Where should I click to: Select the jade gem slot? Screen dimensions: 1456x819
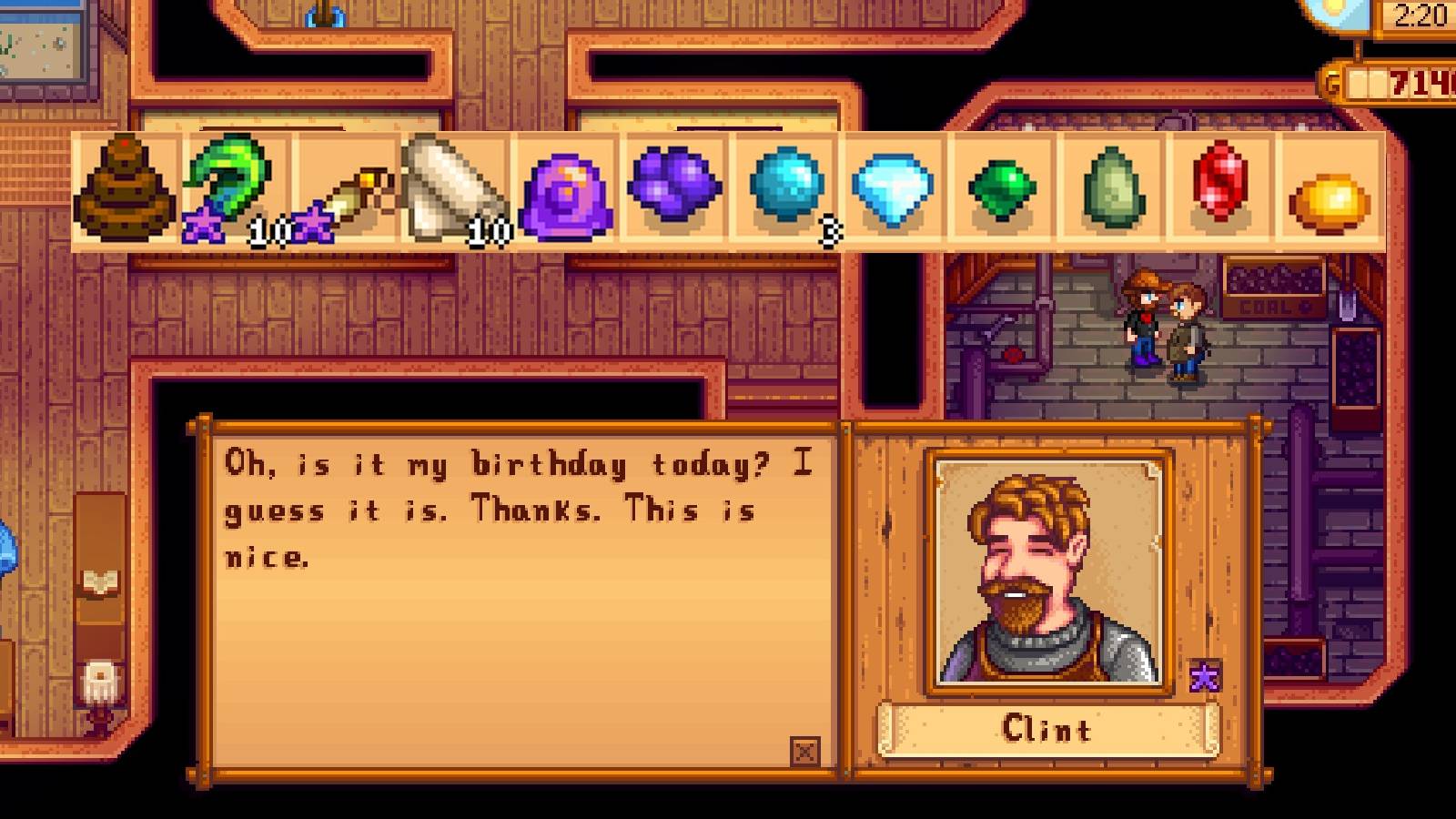[1115, 191]
